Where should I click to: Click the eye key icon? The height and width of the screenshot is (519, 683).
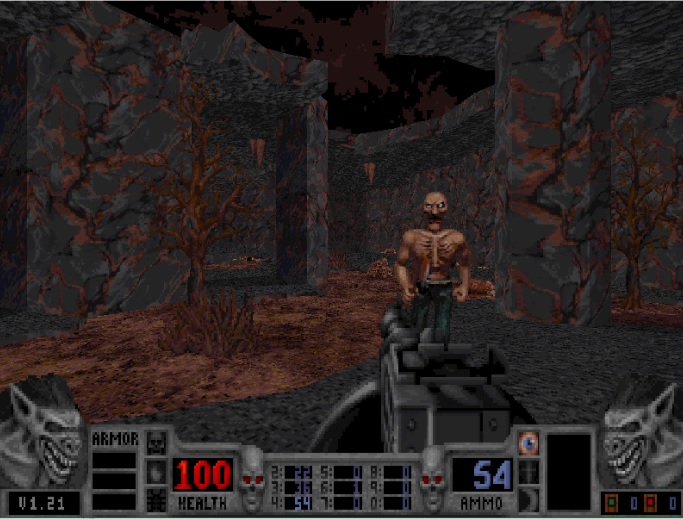tap(529, 442)
